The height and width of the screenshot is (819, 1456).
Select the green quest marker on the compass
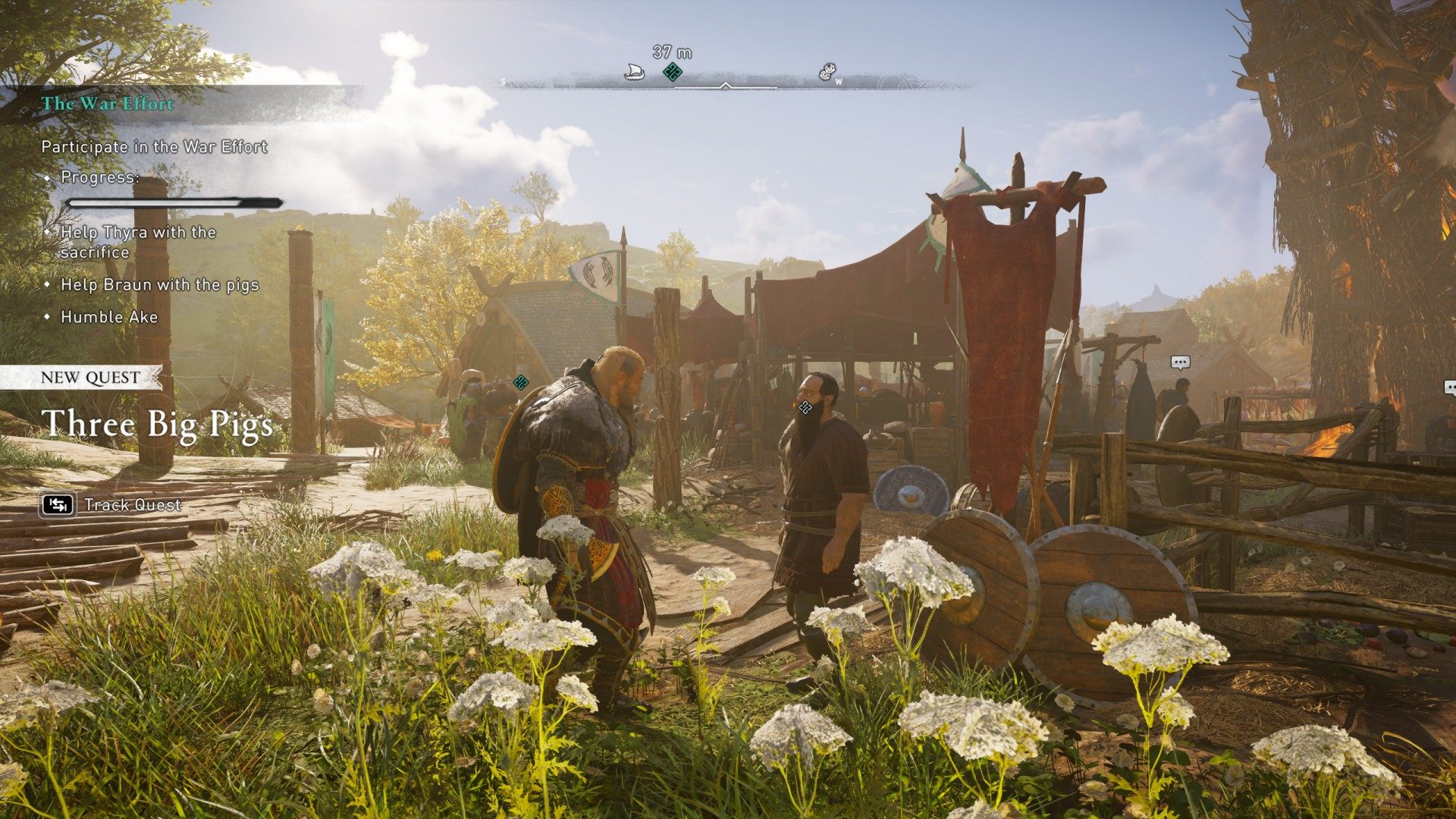[x=672, y=73]
